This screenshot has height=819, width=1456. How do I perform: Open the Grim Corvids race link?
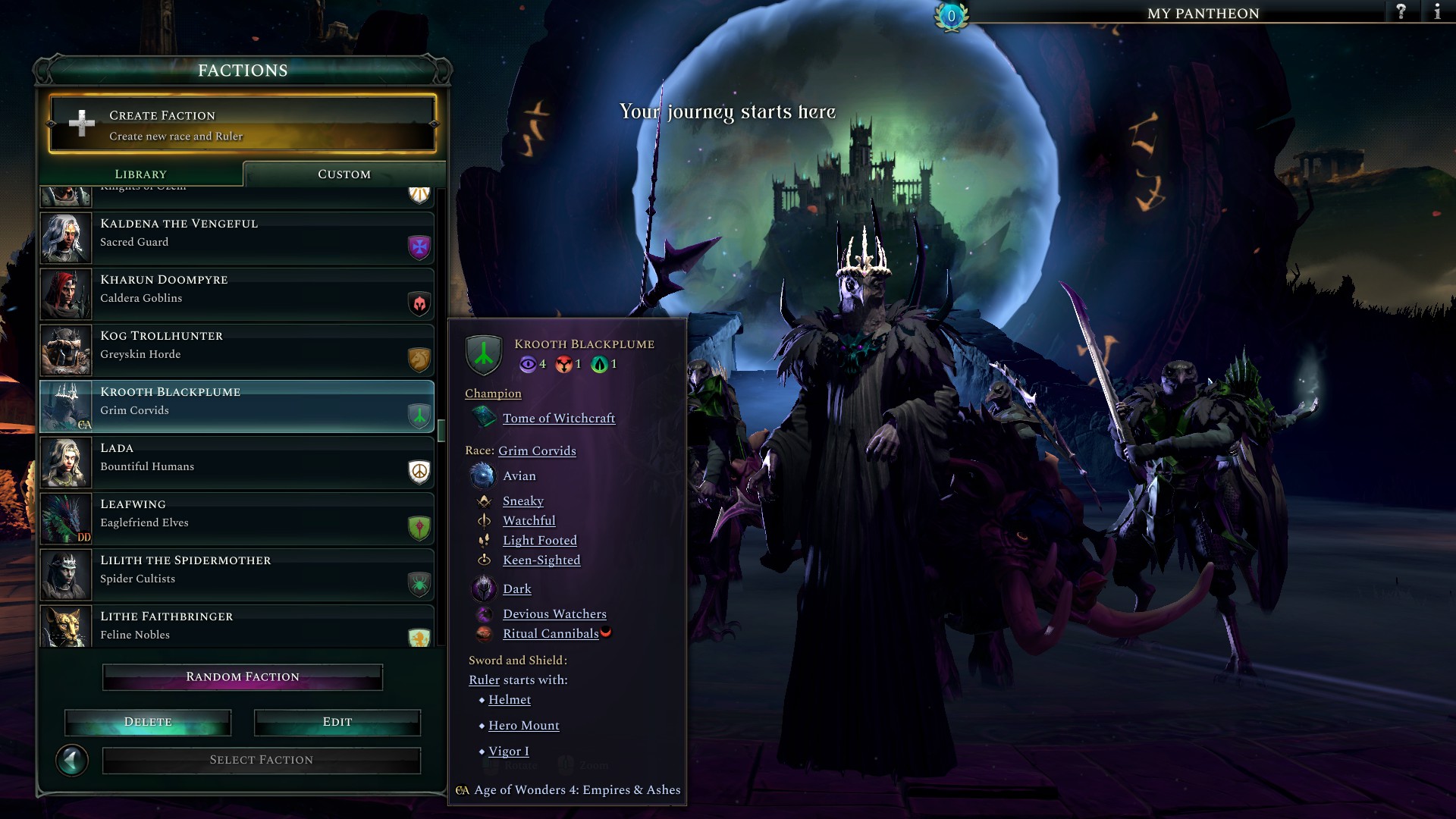coord(536,450)
